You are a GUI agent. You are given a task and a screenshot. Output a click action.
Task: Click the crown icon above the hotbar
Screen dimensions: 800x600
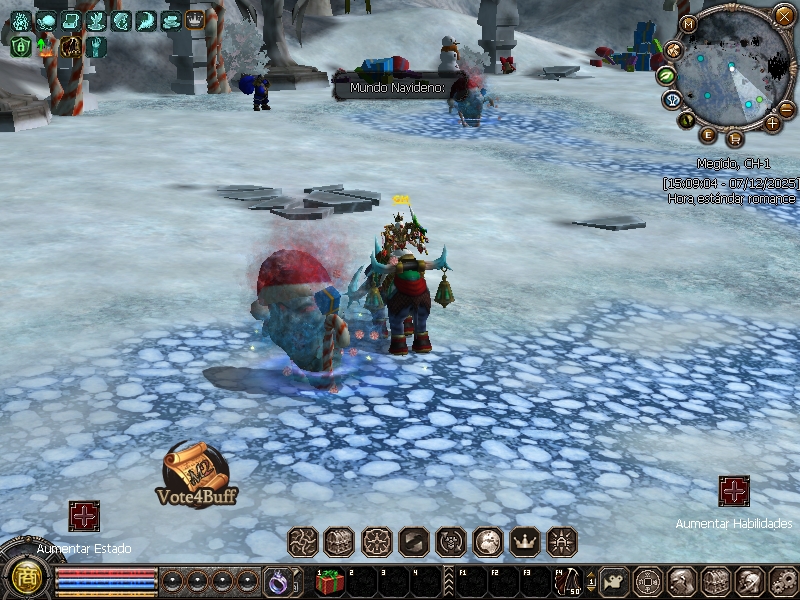click(x=525, y=542)
